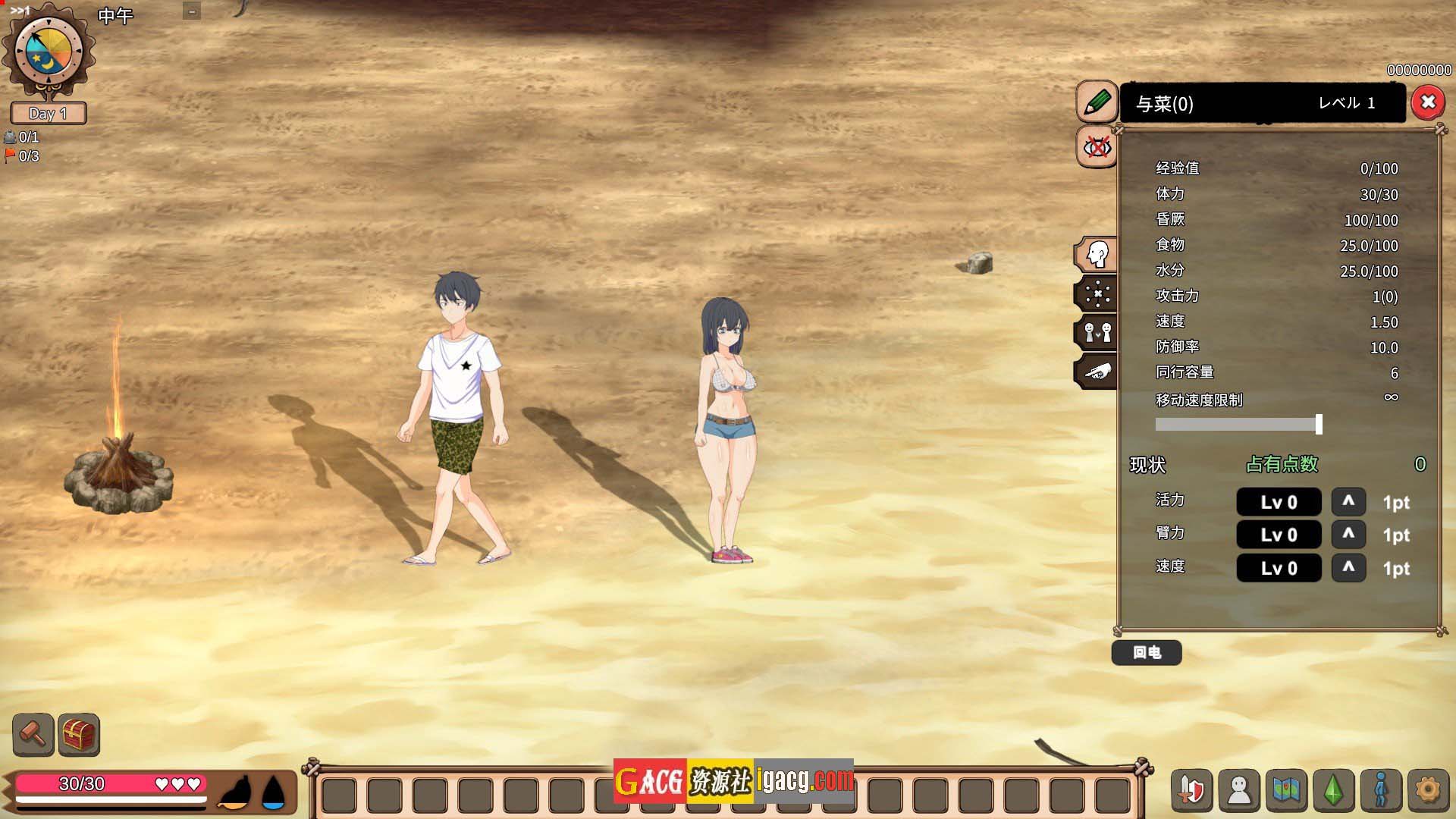Toggle the crossed-out eye icon
1456x819 pixels.
pos(1097,147)
